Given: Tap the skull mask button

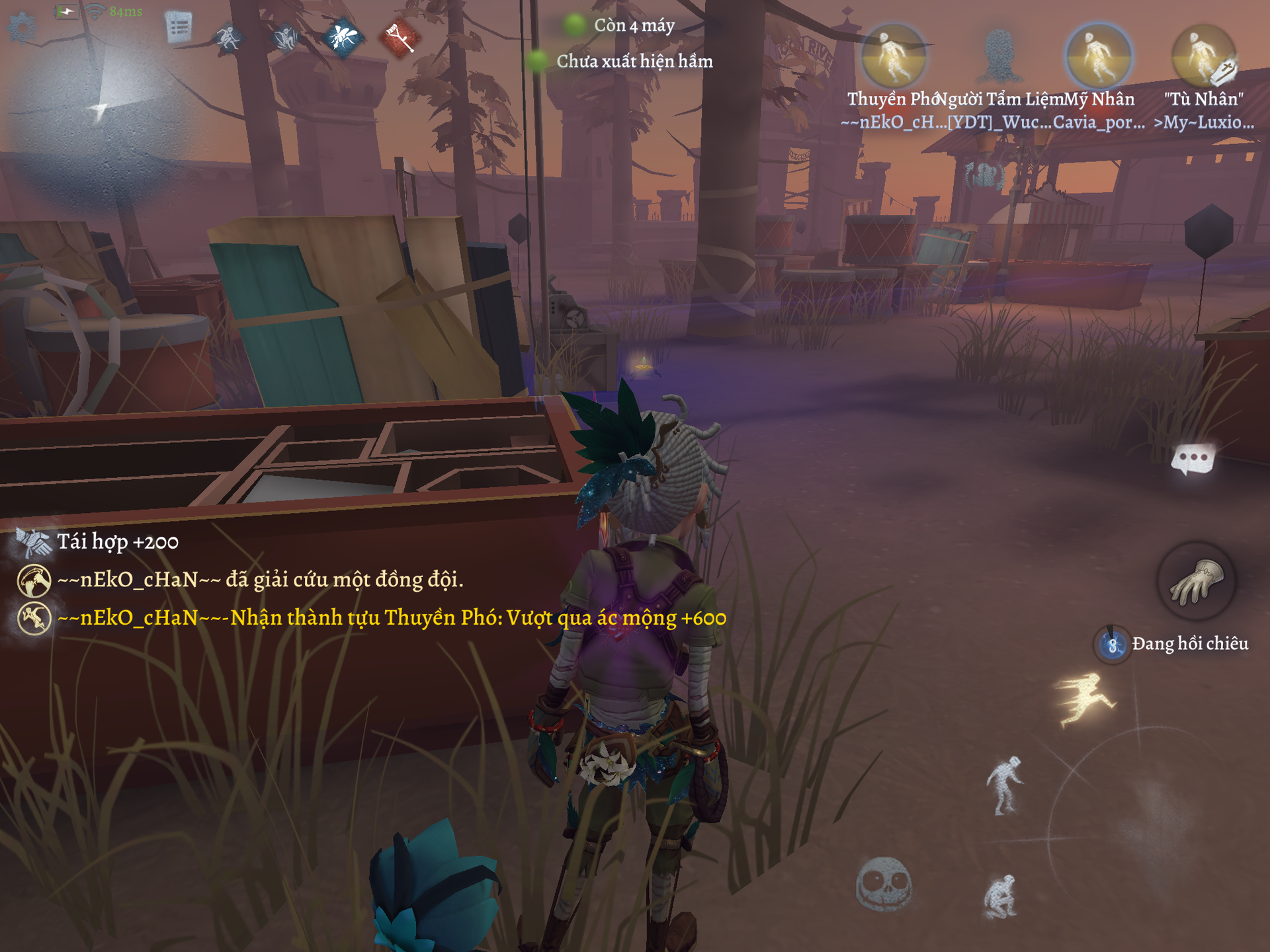Looking at the screenshot, I should pos(884,883).
